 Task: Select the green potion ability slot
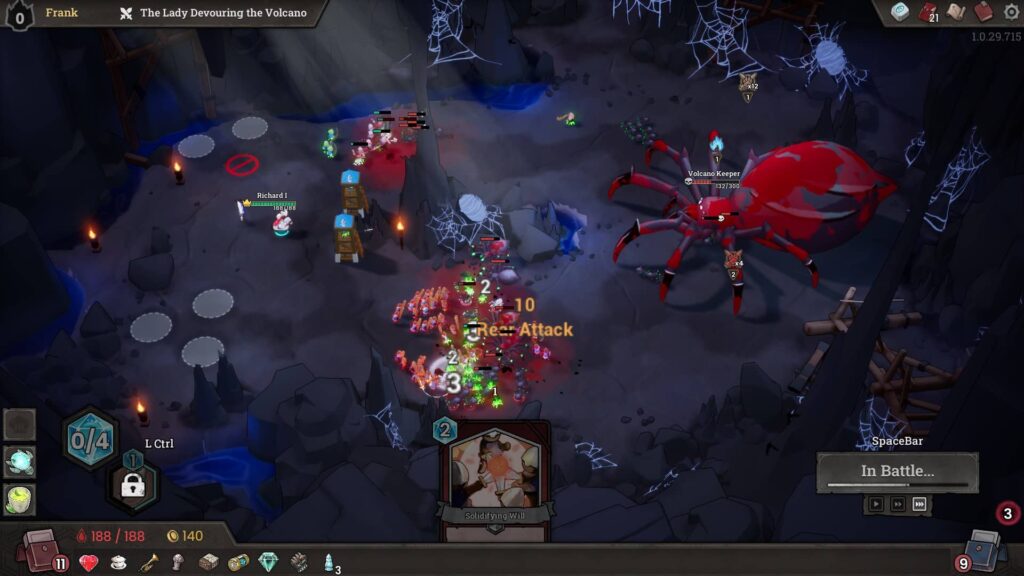20,498
